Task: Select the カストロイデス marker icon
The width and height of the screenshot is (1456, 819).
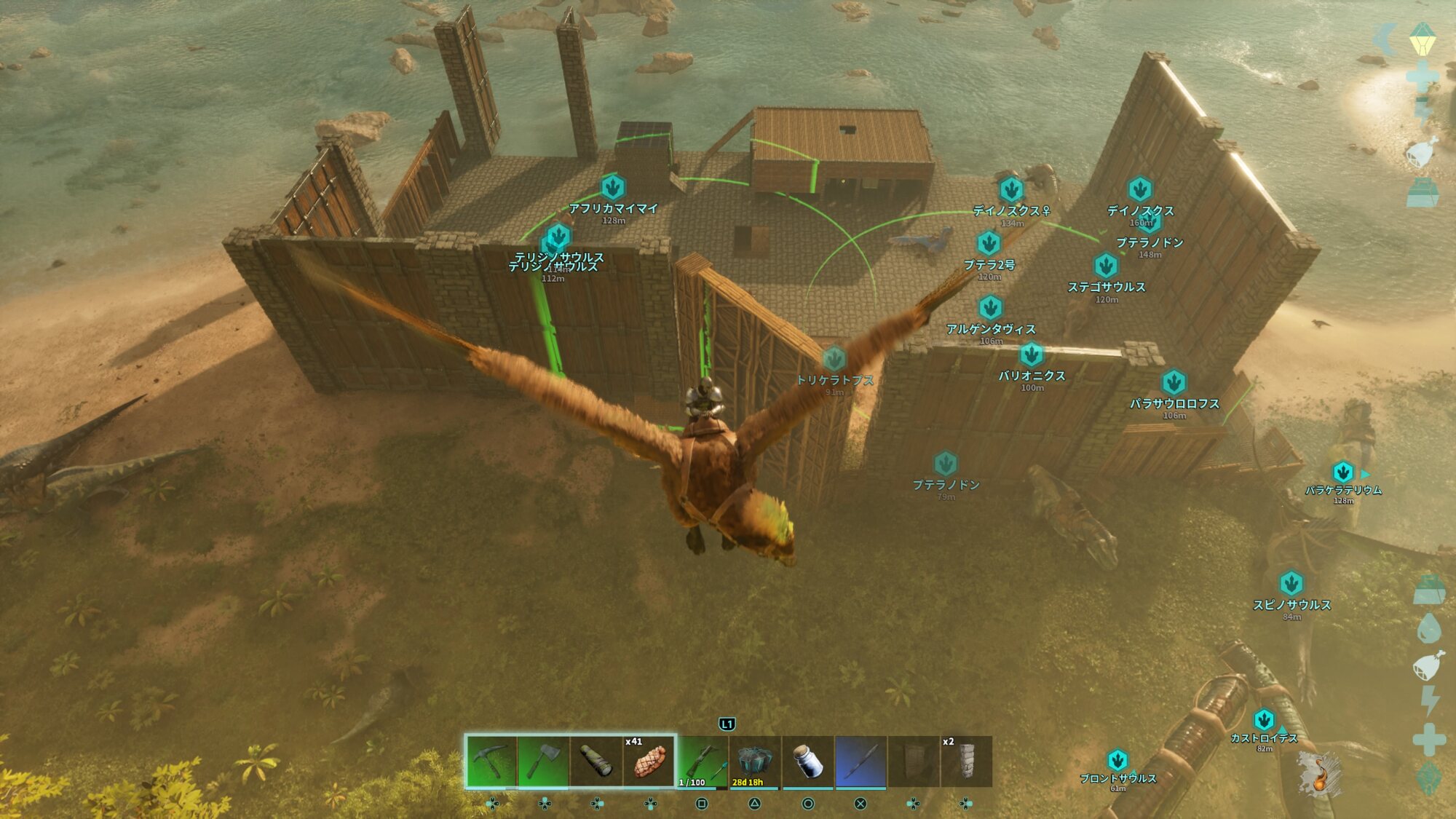Action: [x=1264, y=720]
